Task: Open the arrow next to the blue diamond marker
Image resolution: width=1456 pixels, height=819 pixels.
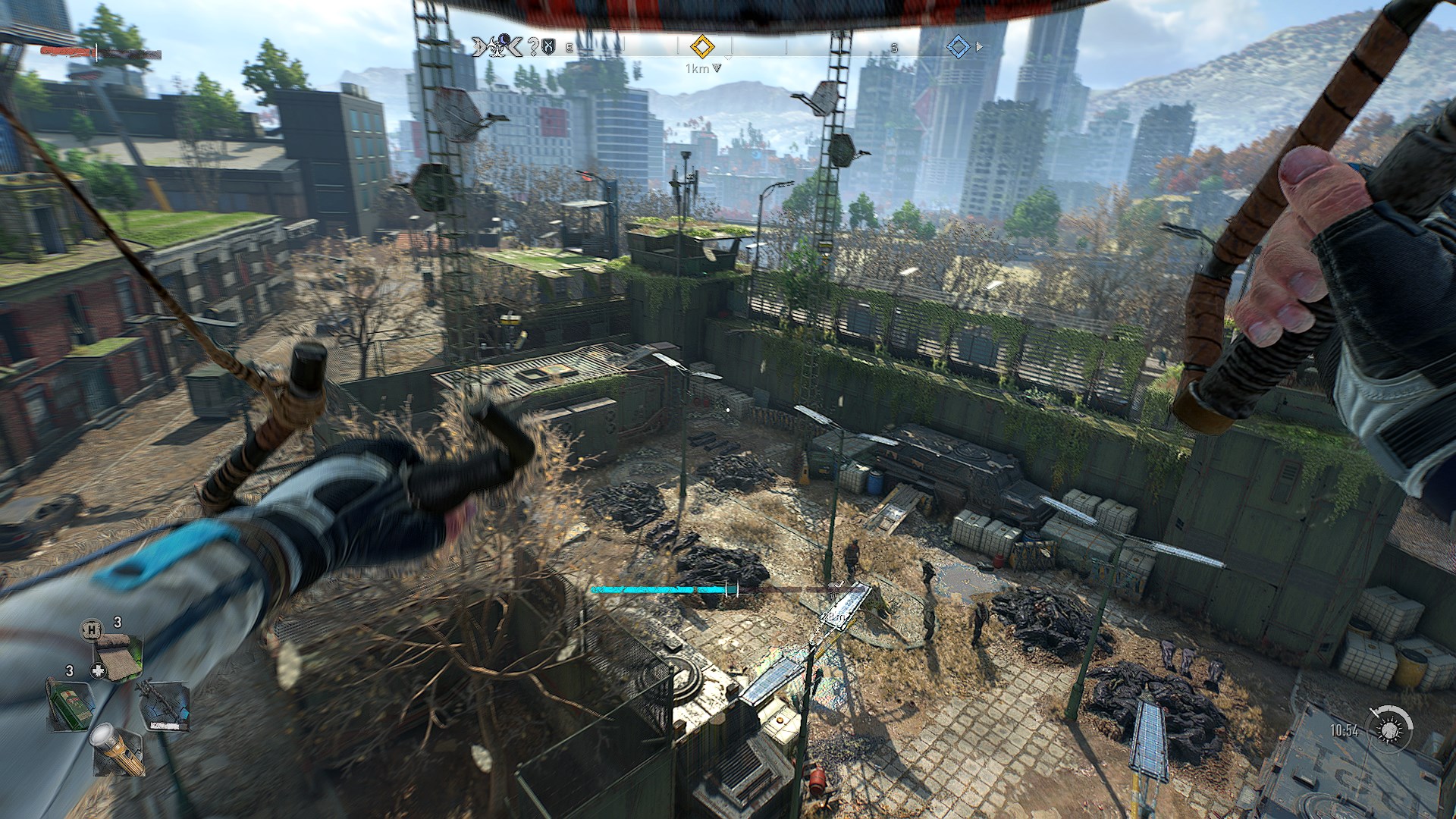Action: (978, 47)
